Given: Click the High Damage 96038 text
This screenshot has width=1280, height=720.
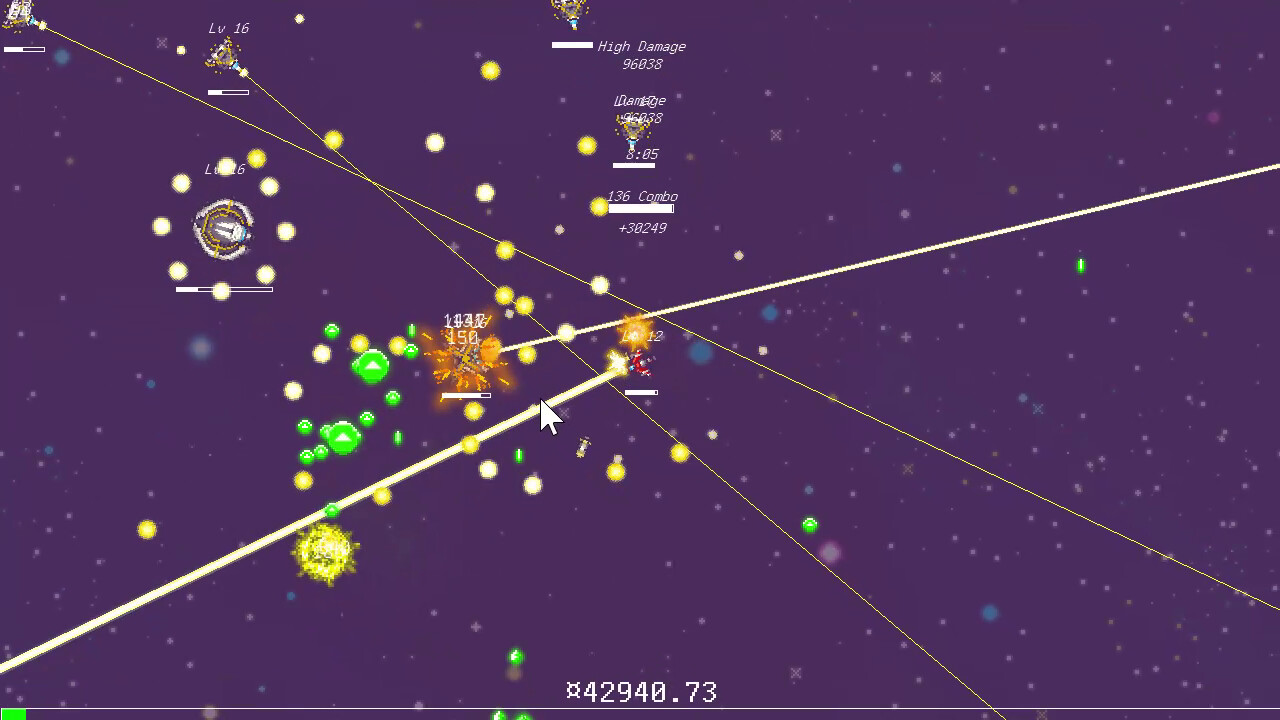Looking at the screenshot, I should (640, 46).
